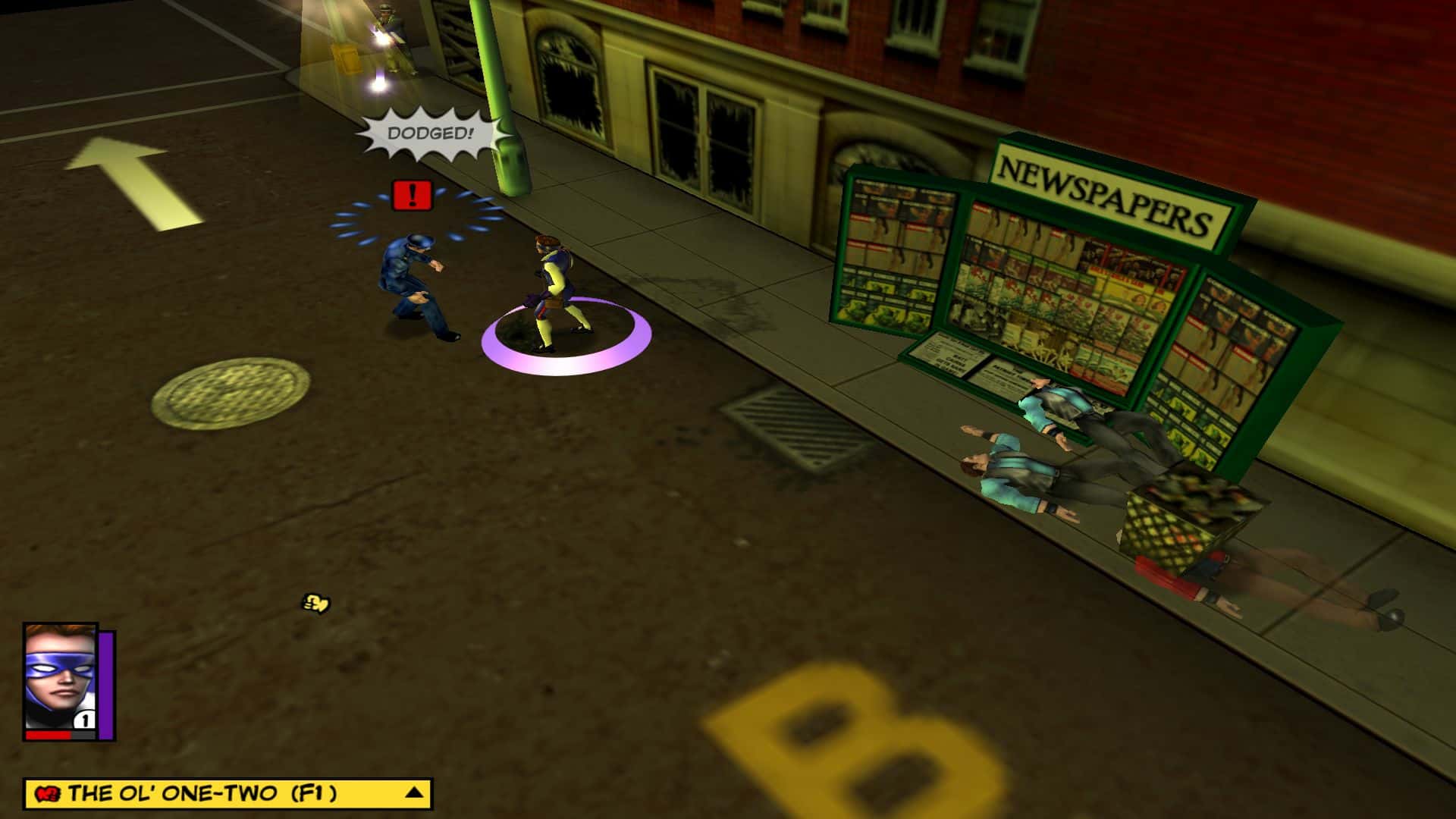Click the DODGED! speech bubble
Screen dimensions: 1456x819
click(x=431, y=132)
